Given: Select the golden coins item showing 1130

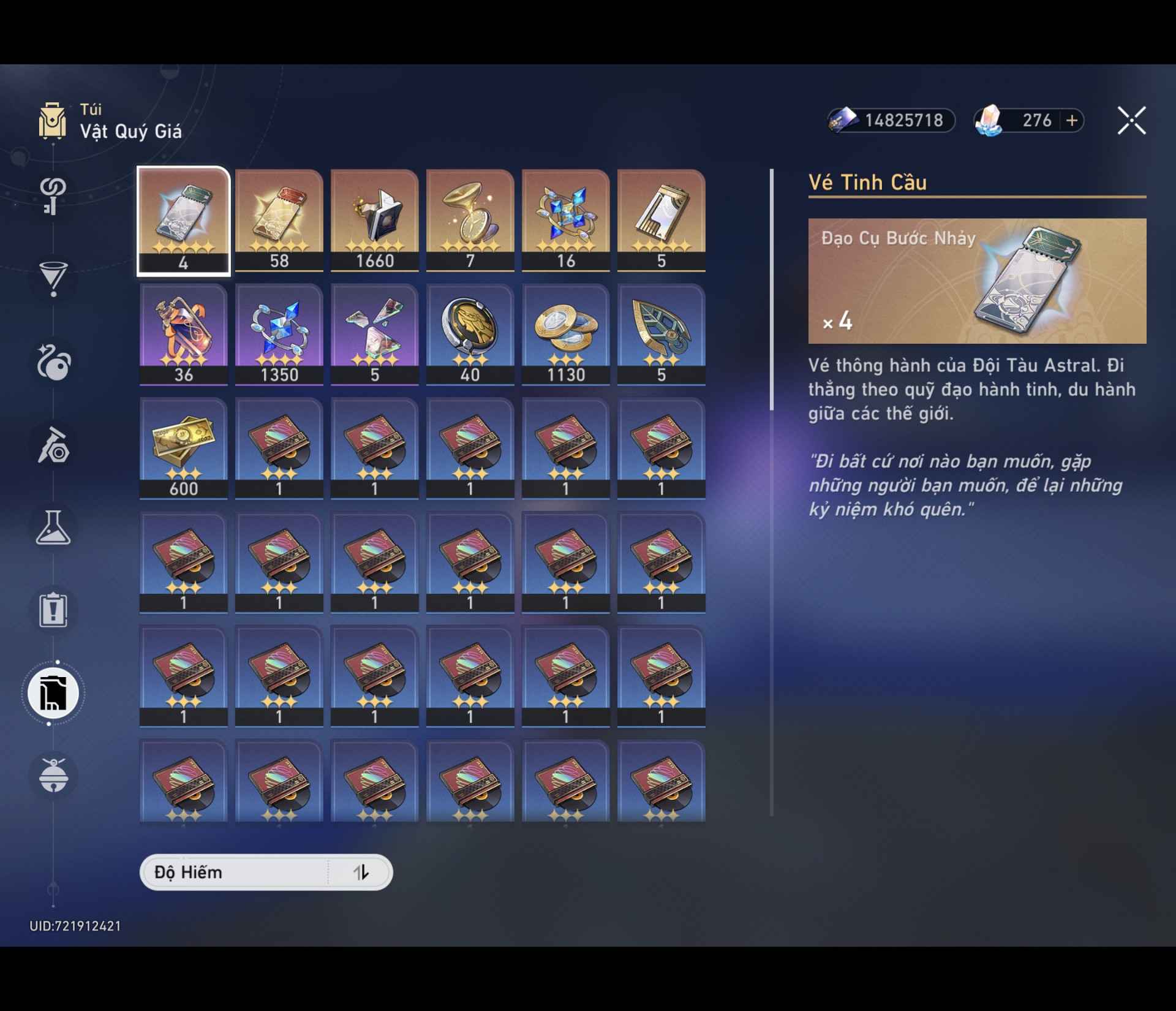Looking at the screenshot, I should (567, 334).
